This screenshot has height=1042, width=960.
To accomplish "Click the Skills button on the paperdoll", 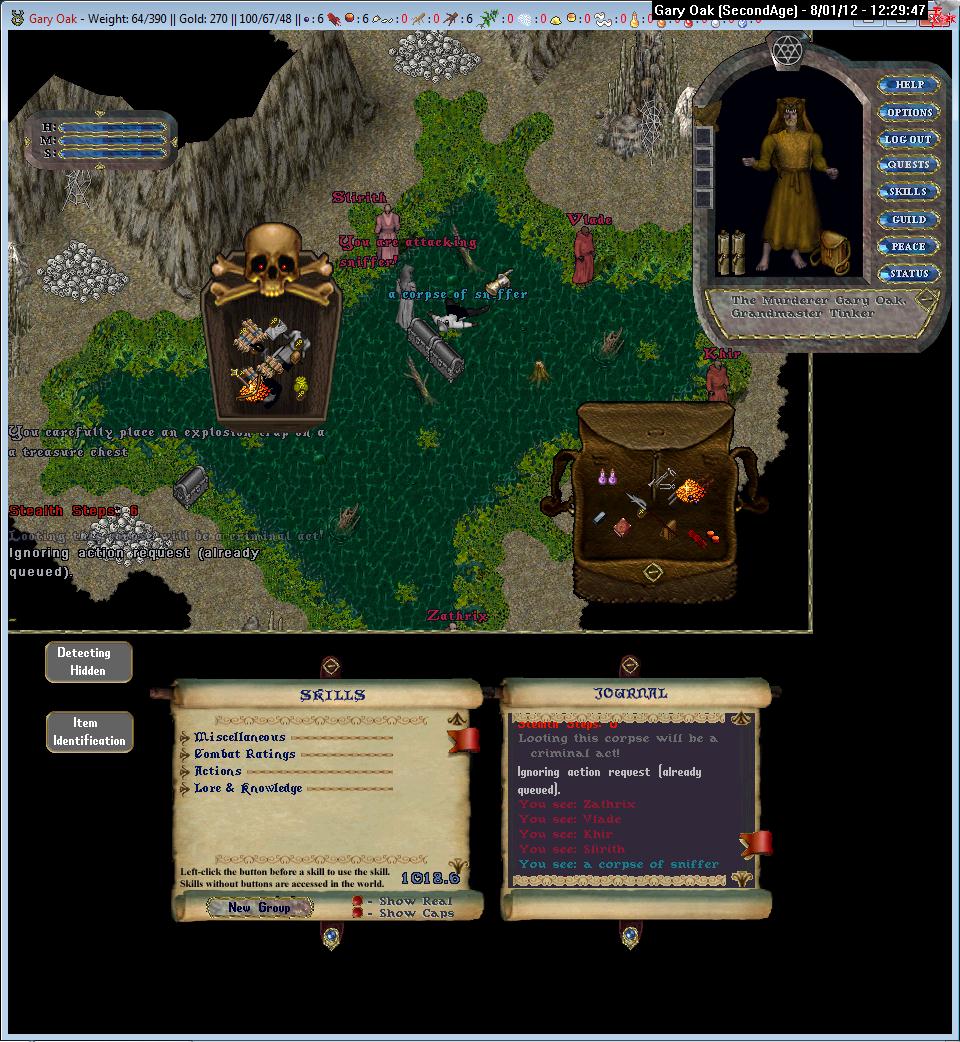I will [908, 192].
